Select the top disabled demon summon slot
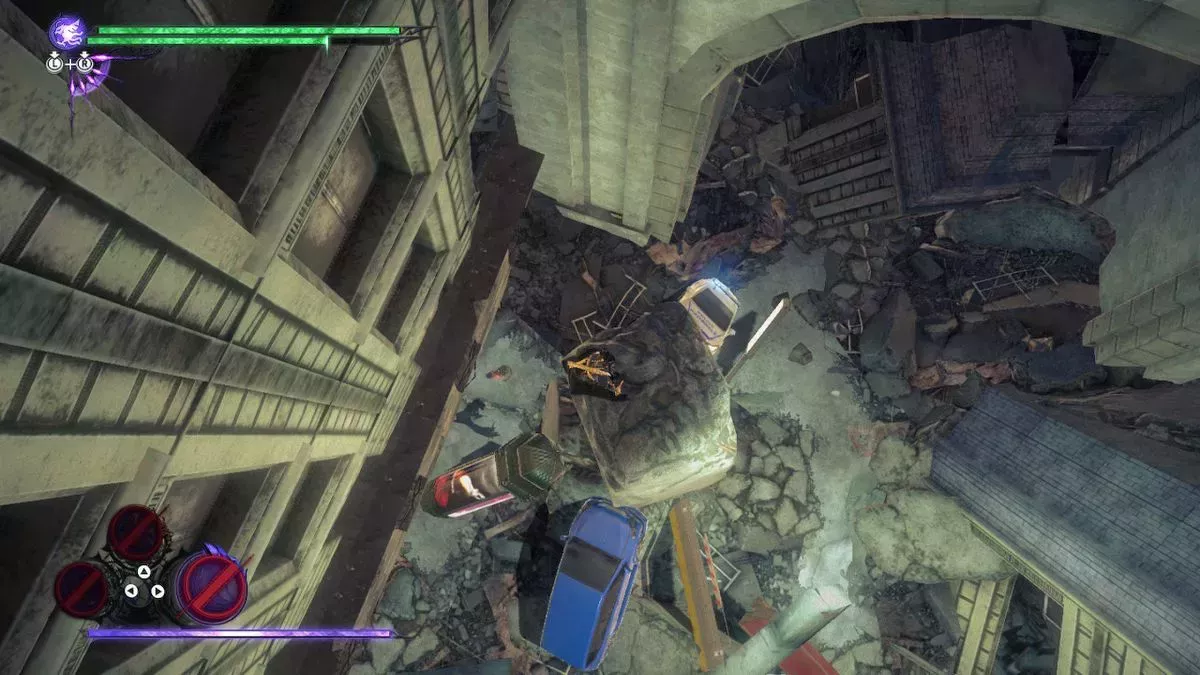 pyautogui.click(x=137, y=532)
